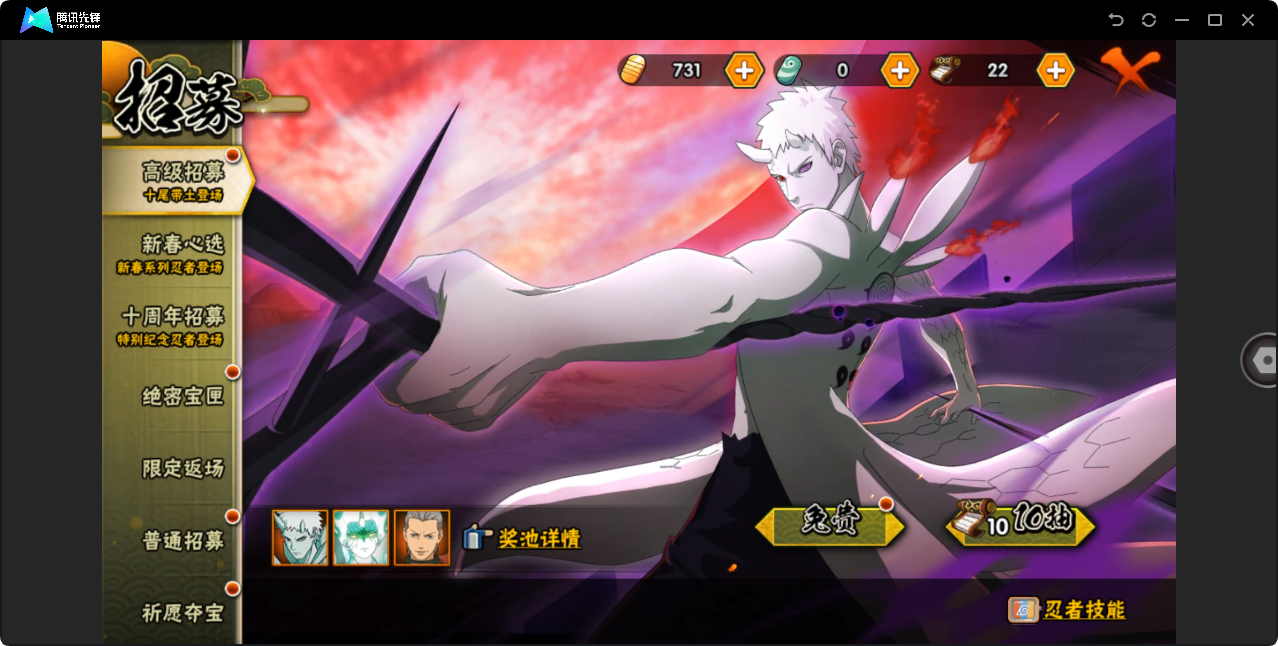This screenshot has height=646, width=1278.
Task: Add more gold coins with plus button
Action: (744, 70)
